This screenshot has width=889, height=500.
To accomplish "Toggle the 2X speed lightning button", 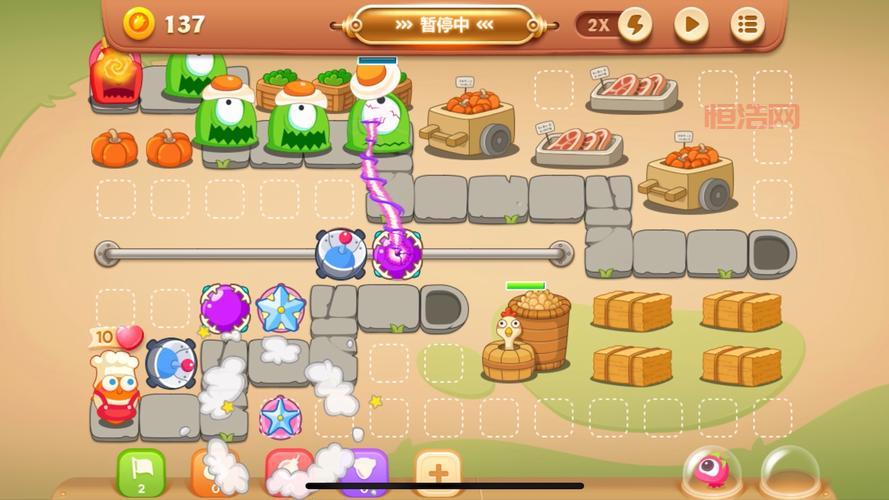I will pyautogui.click(x=635, y=25).
